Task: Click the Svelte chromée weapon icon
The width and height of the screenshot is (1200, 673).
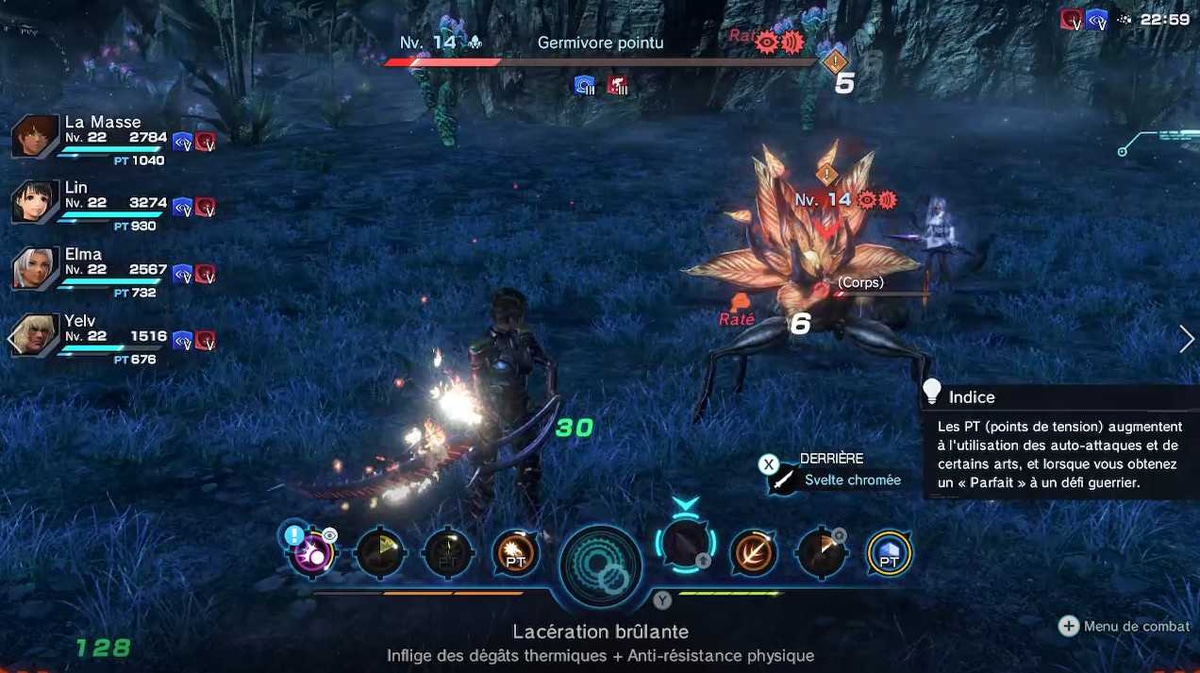Action: coord(782,481)
